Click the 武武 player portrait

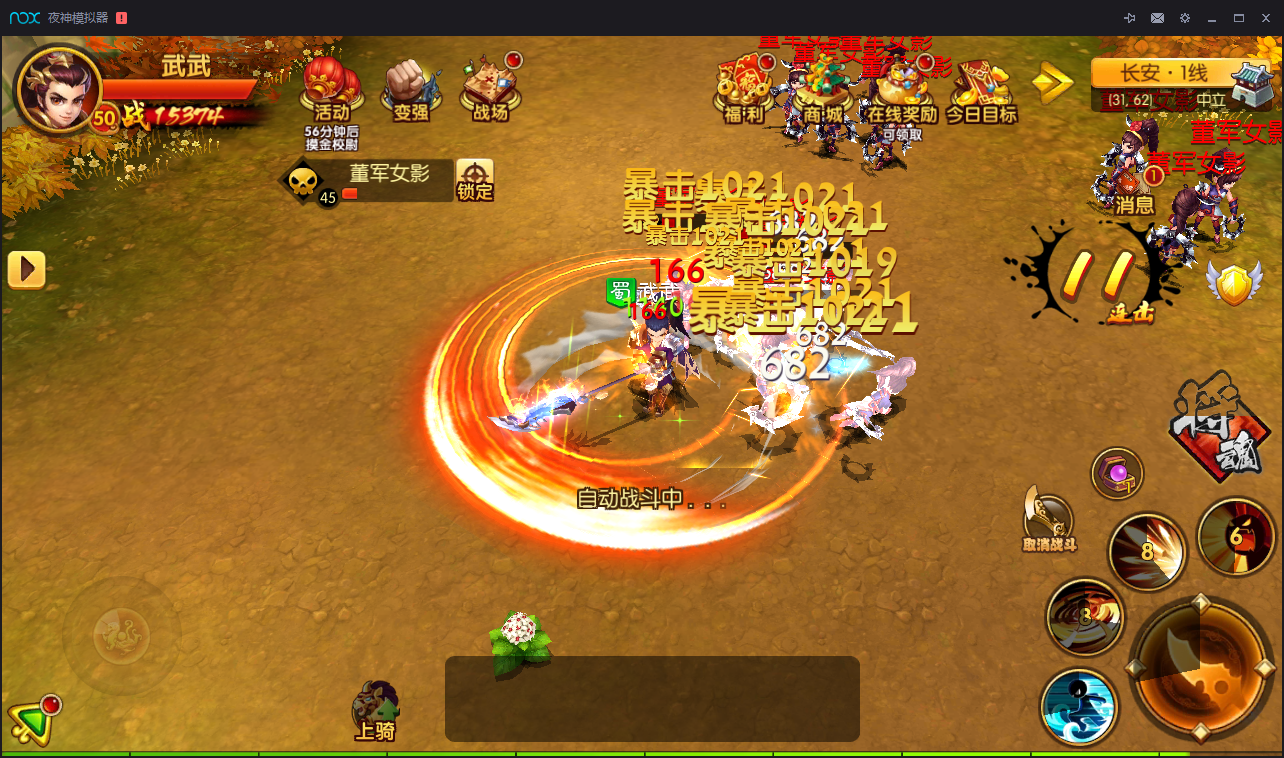coord(59,90)
